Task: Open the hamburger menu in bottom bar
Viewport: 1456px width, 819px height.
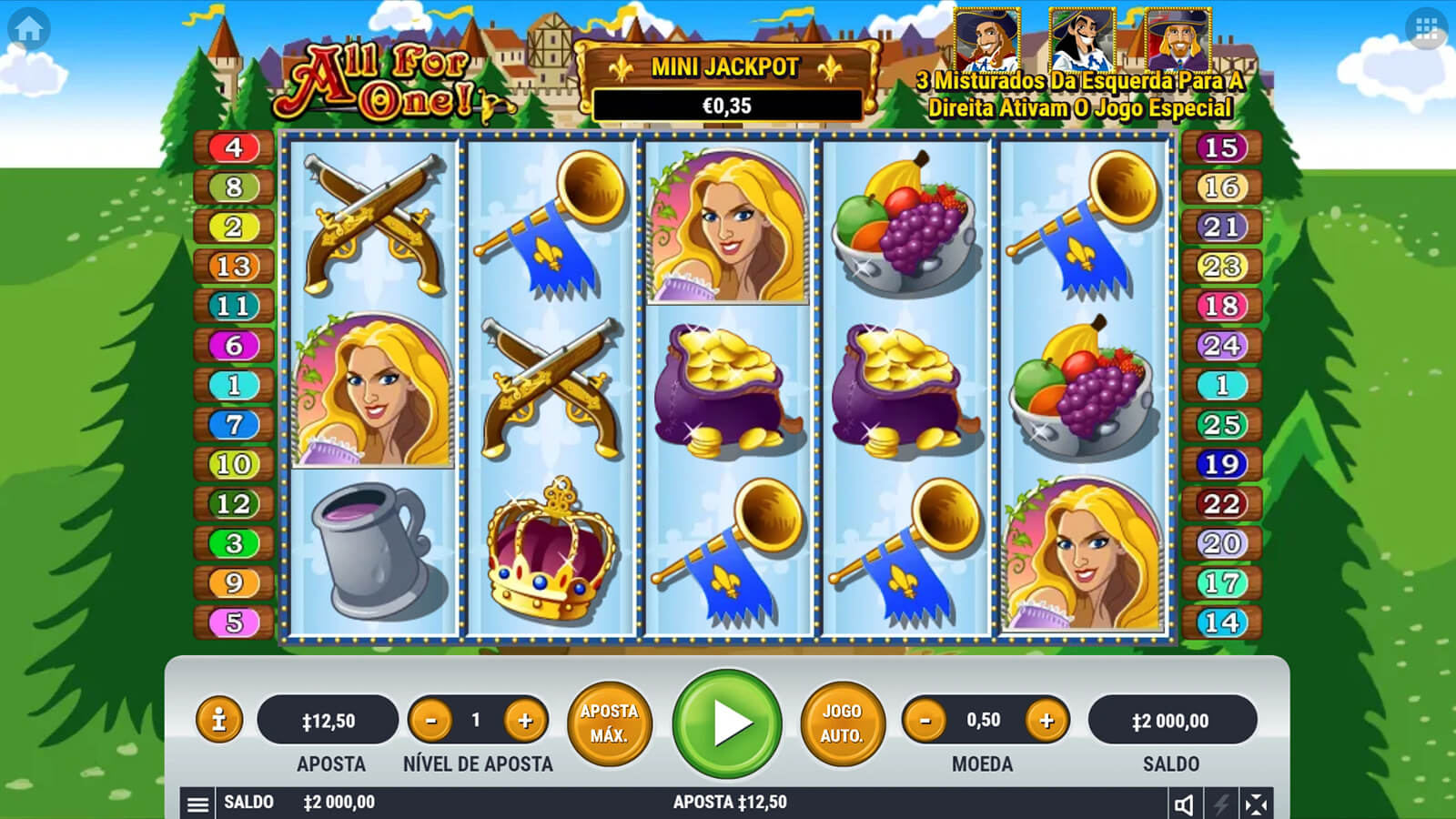Action: click(x=197, y=804)
